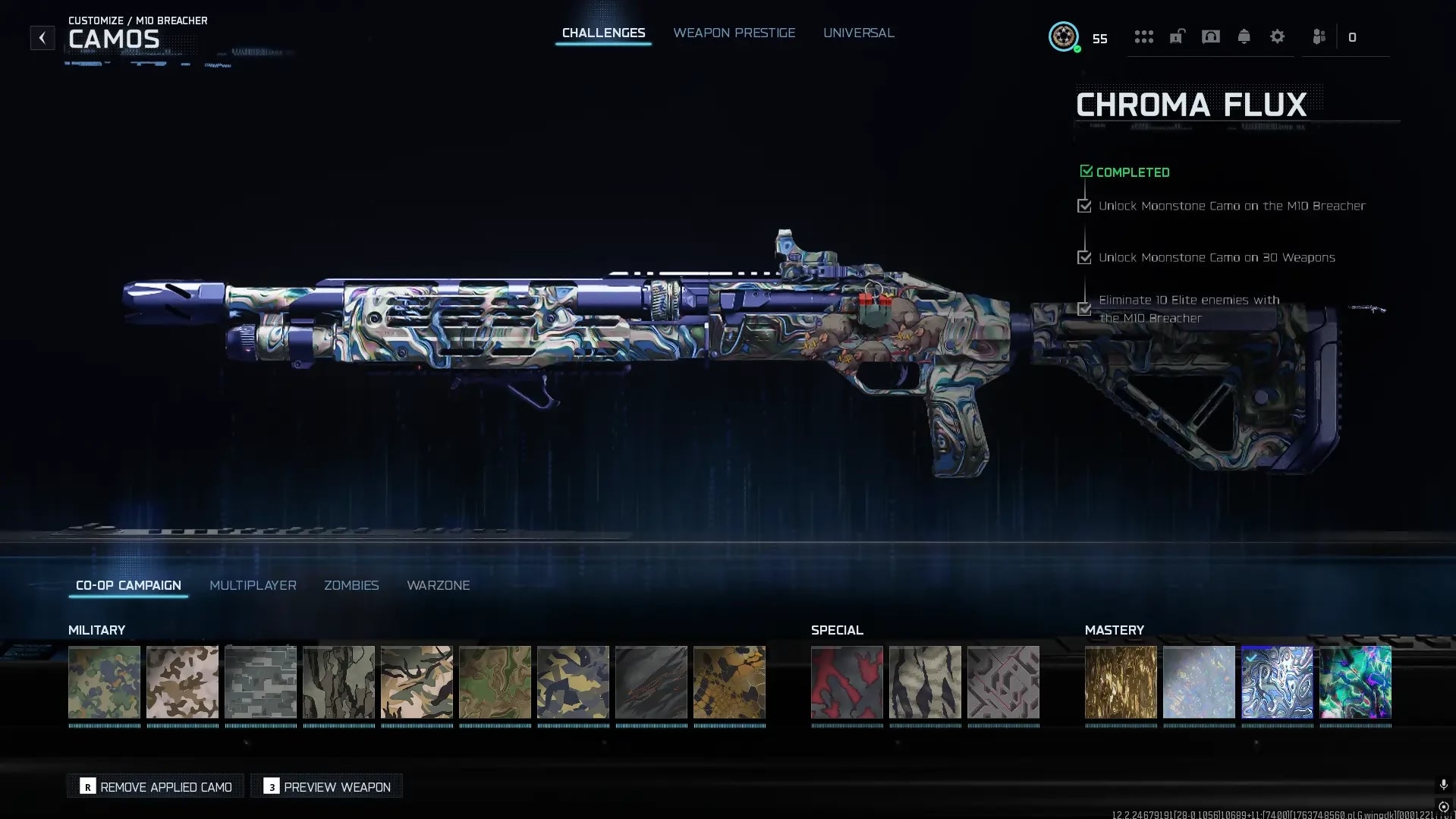Screen dimensions: 1456x819
Task: Switch to the Multiplayer camo category
Action: click(253, 585)
